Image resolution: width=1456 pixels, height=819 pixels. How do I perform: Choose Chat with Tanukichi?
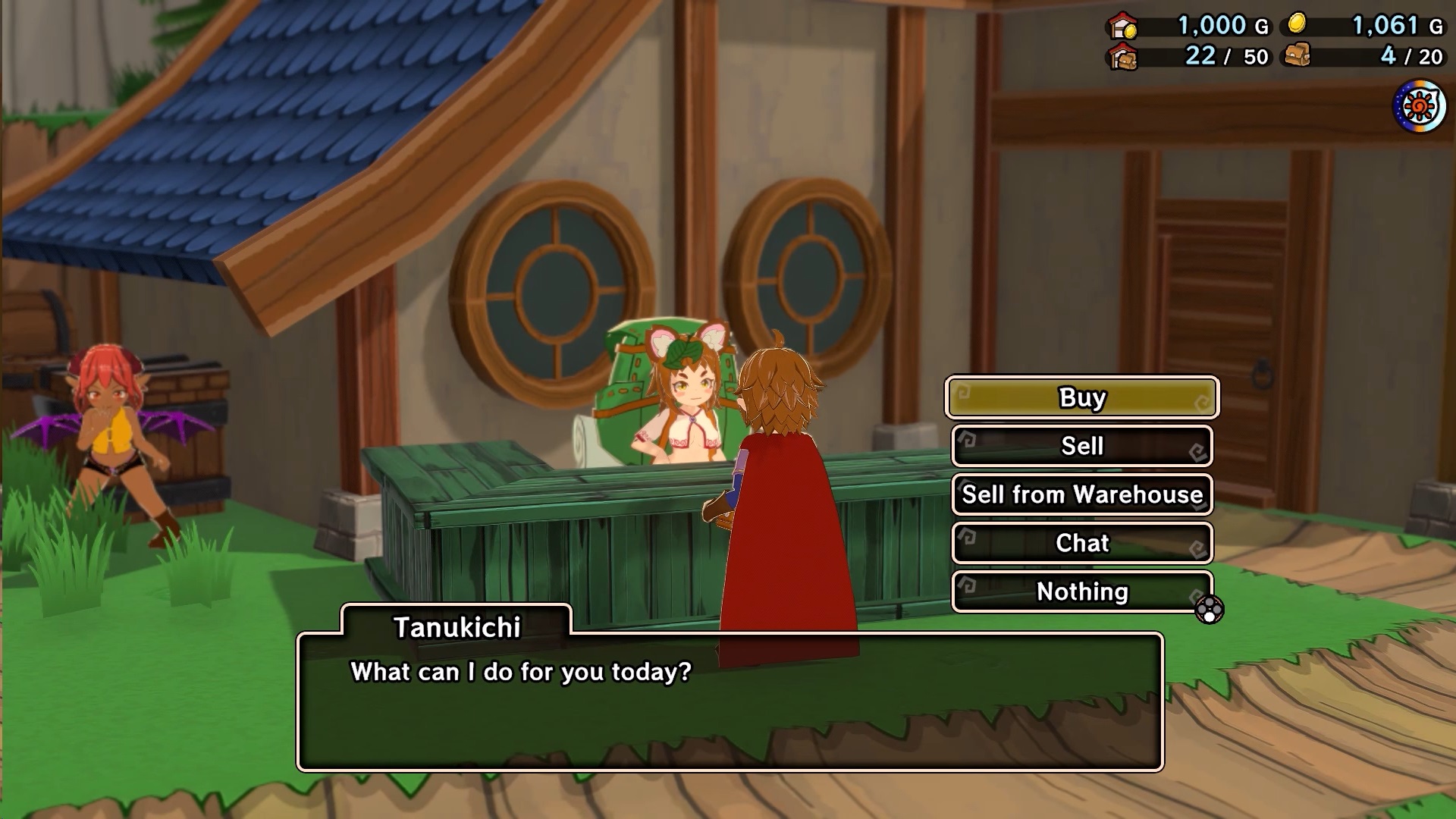[1081, 543]
